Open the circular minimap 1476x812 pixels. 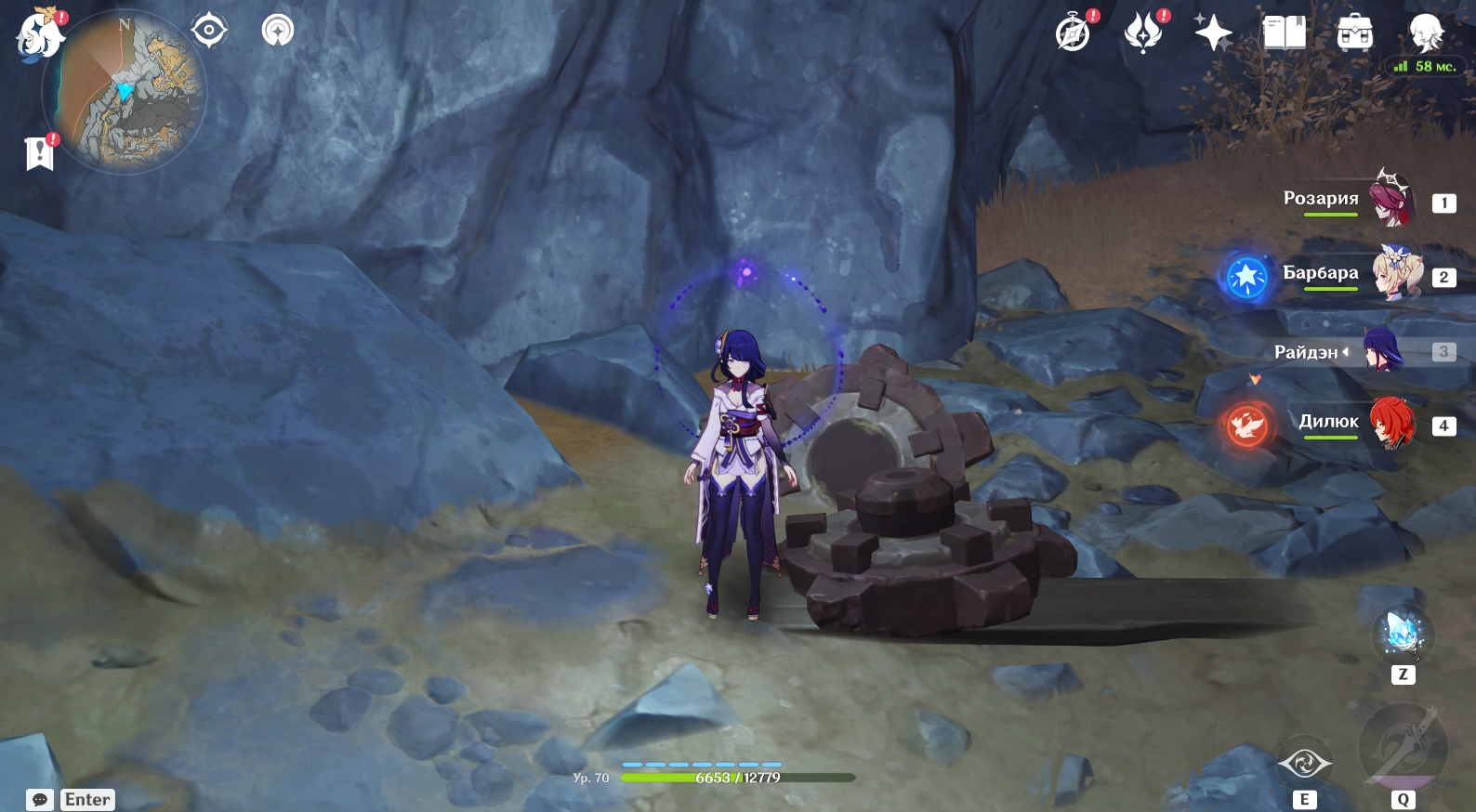[x=125, y=91]
